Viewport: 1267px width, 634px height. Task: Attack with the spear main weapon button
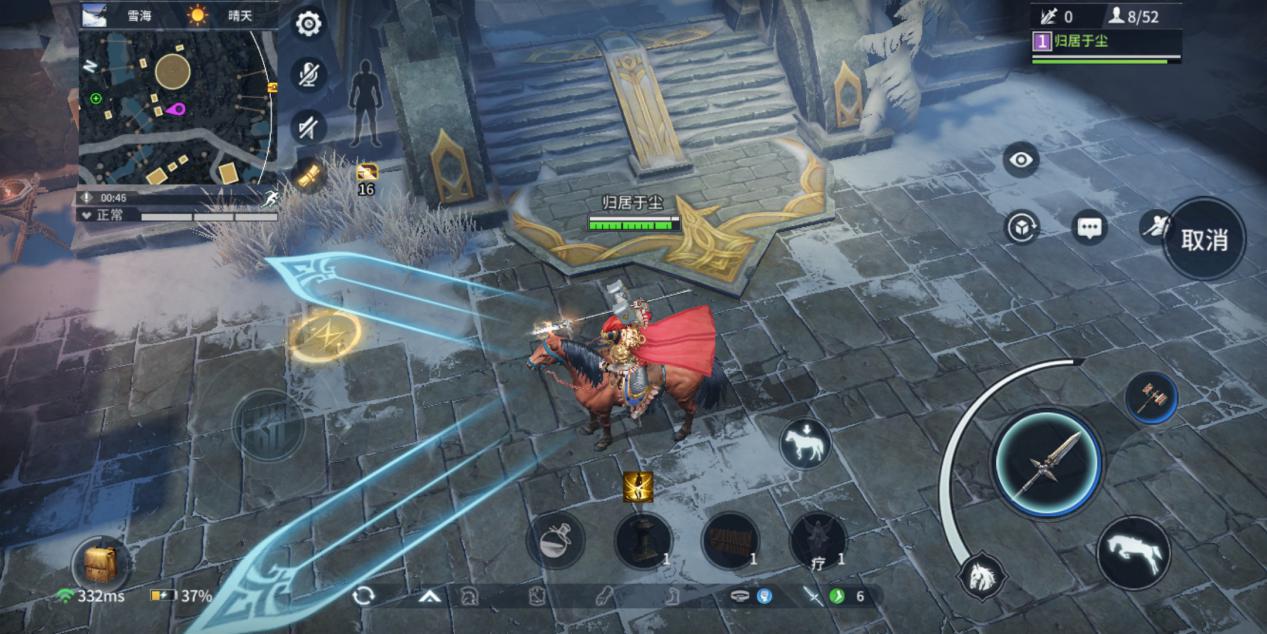pos(1047,463)
